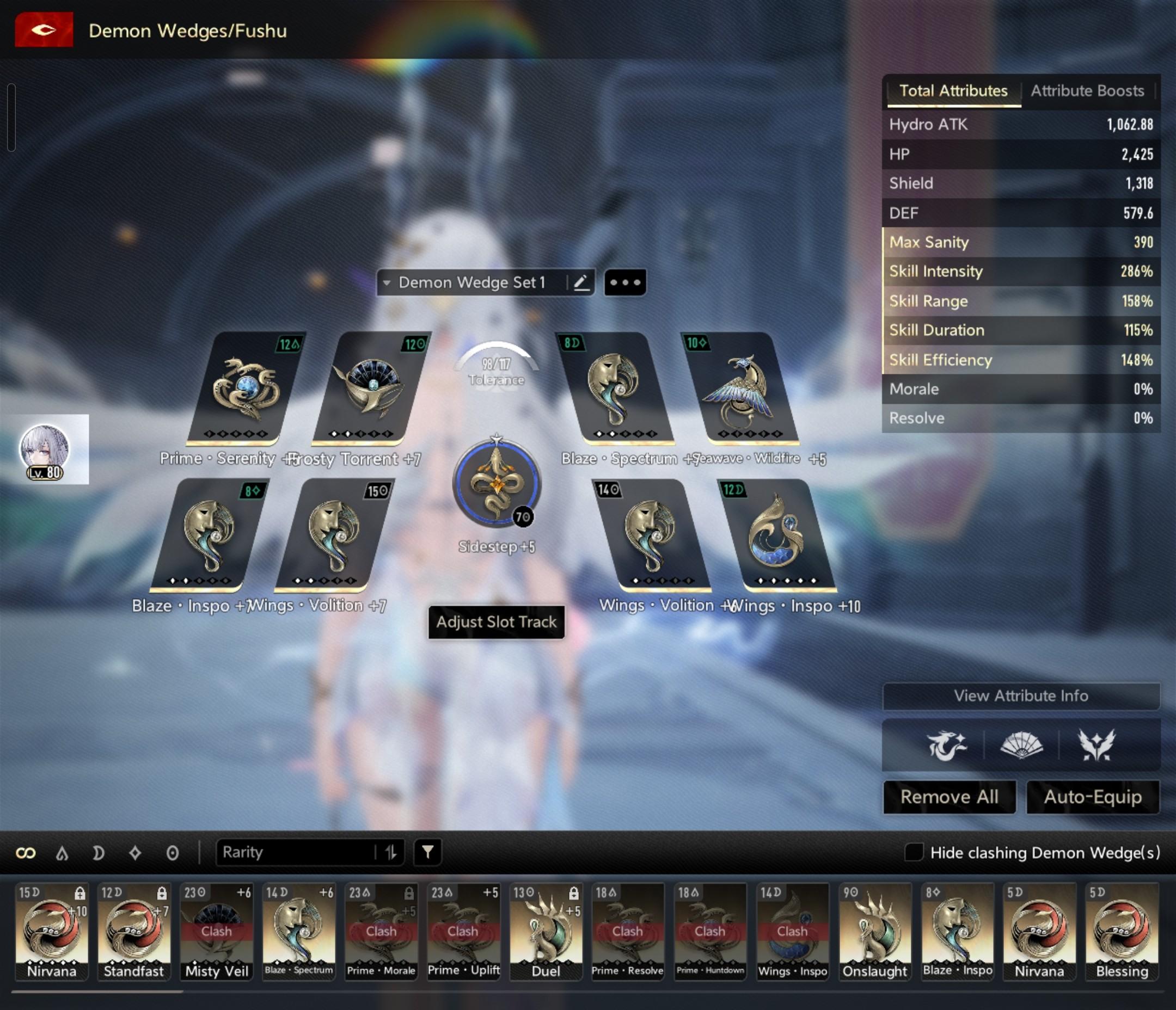Image resolution: width=1176 pixels, height=1010 pixels.
Task: Choose the Seawave Wildfire wedge slot
Action: point(740,389)
